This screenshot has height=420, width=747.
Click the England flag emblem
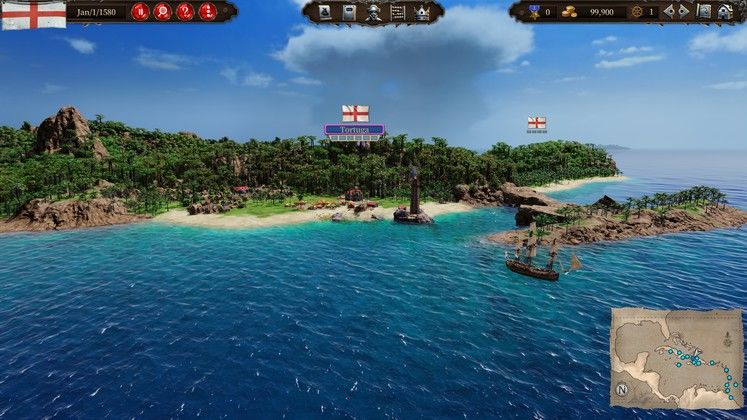click(x=33, y=14)
